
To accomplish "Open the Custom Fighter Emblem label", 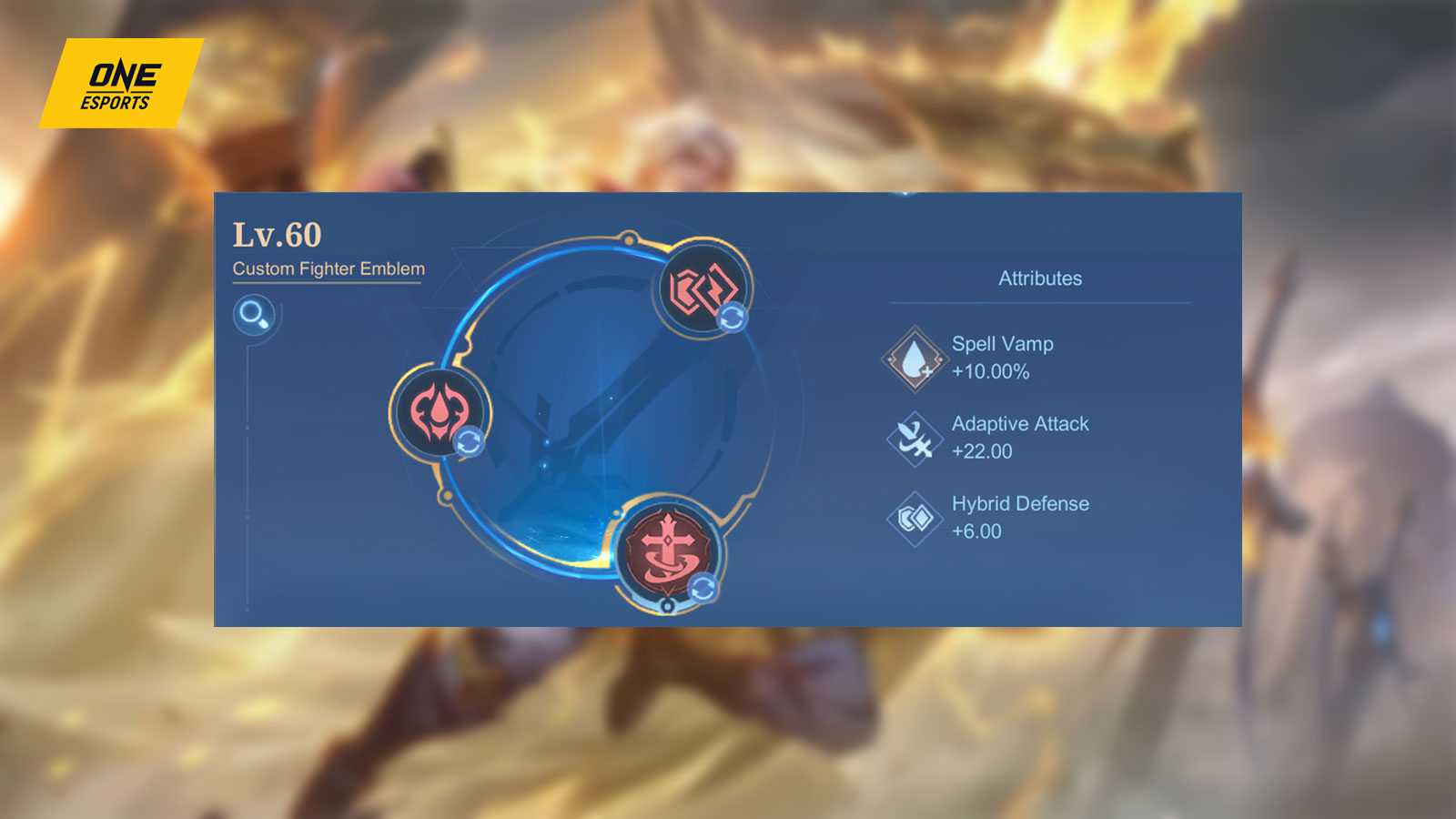I will point(329,268).
